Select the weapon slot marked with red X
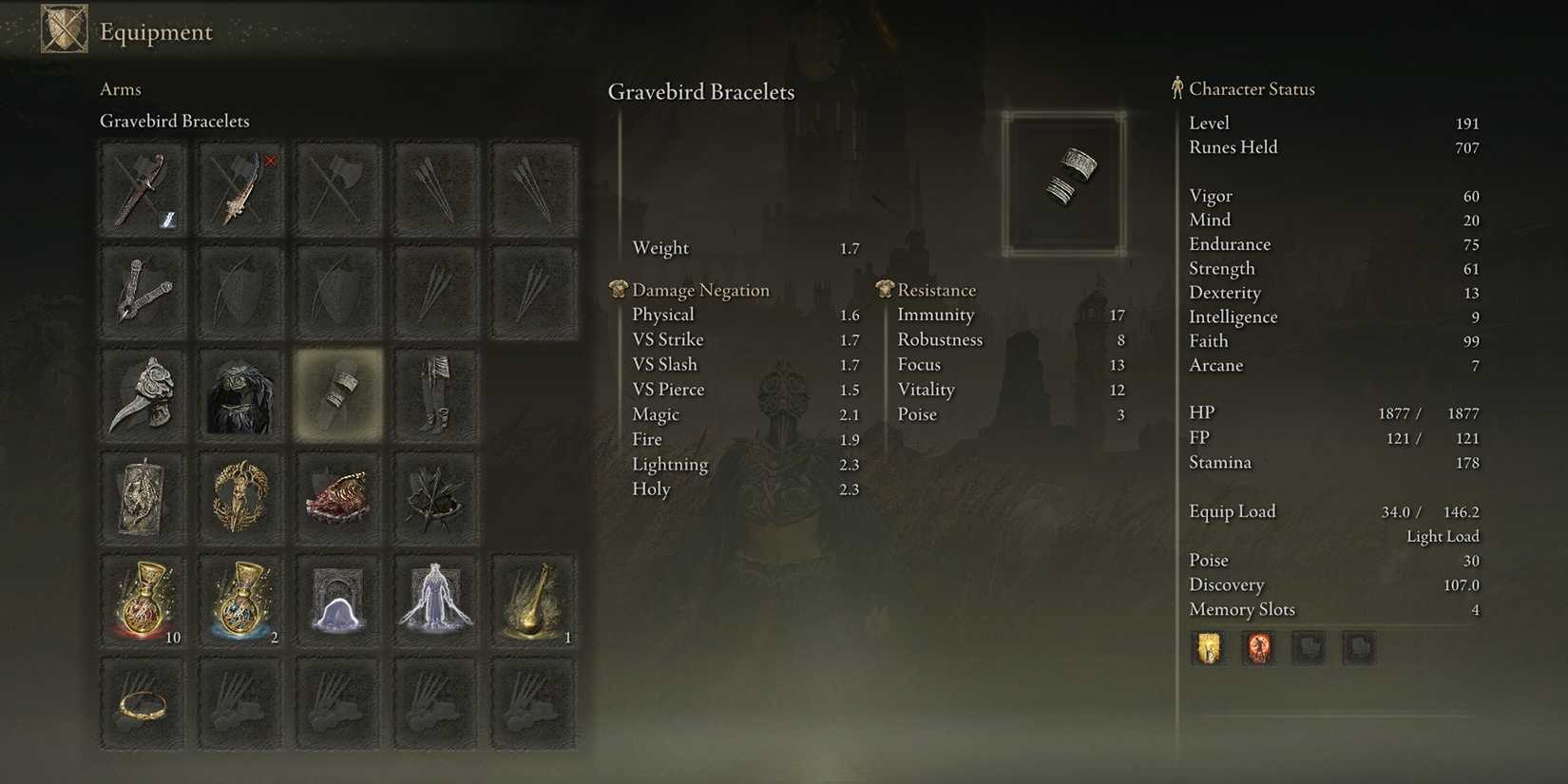This screenshot has height=784, width=1568. pos(240,187)
